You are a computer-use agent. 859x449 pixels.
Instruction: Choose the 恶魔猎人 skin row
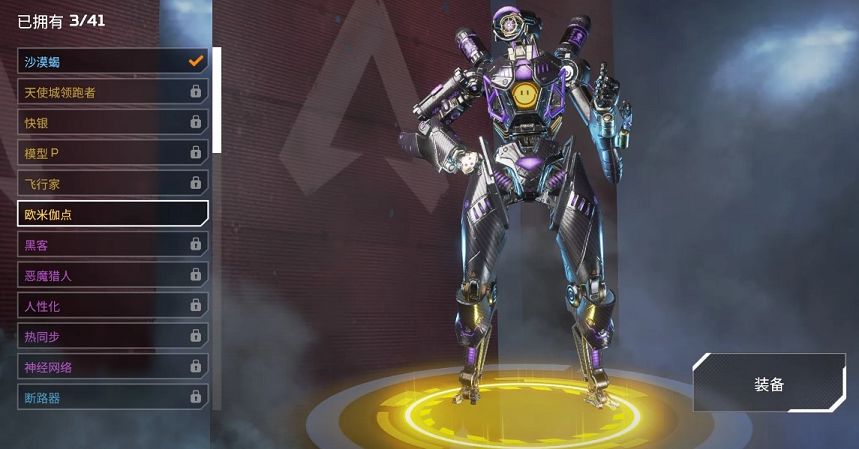[112, 274]
